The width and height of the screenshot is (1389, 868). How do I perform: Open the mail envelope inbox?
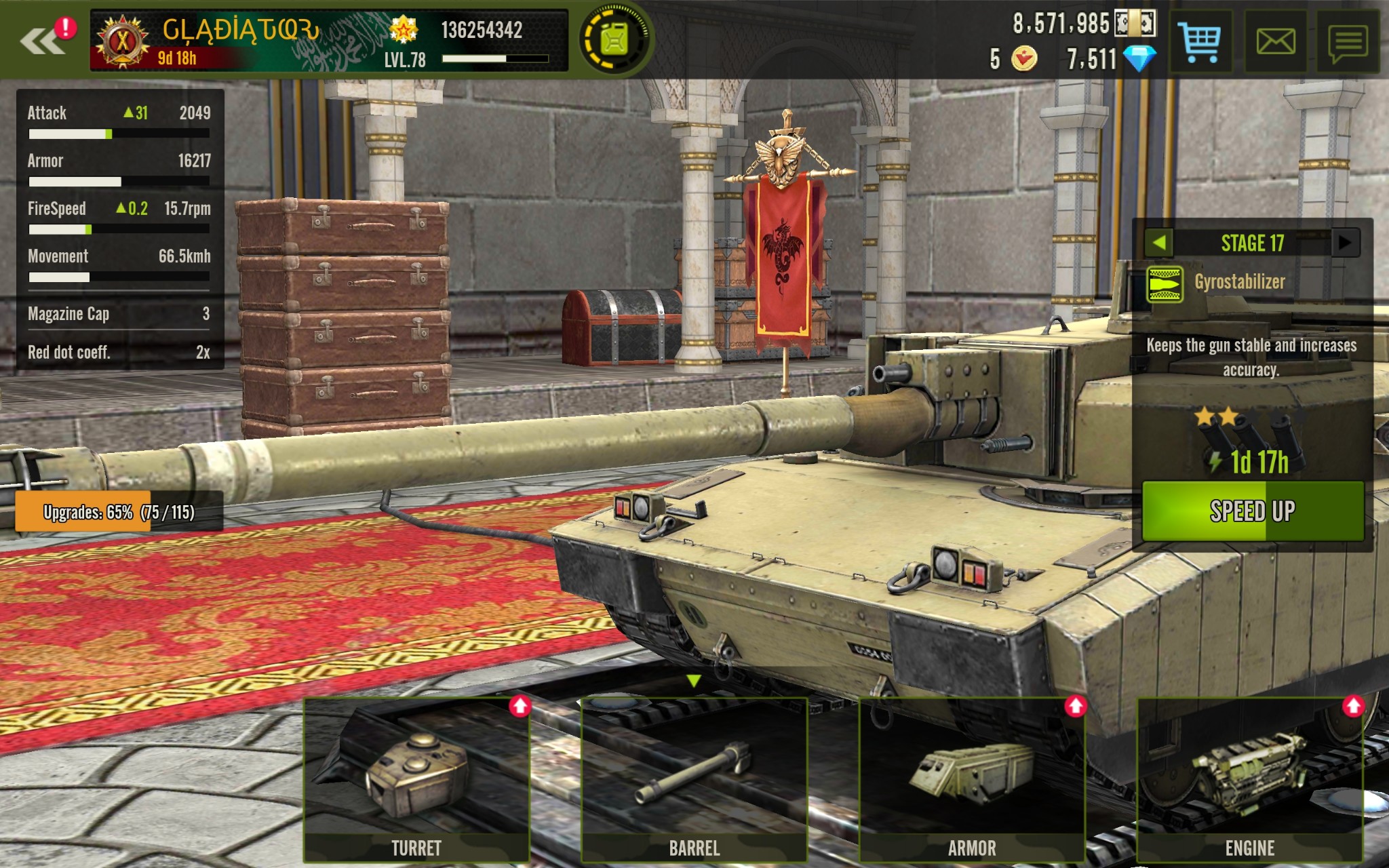[x=1275, y=41]
